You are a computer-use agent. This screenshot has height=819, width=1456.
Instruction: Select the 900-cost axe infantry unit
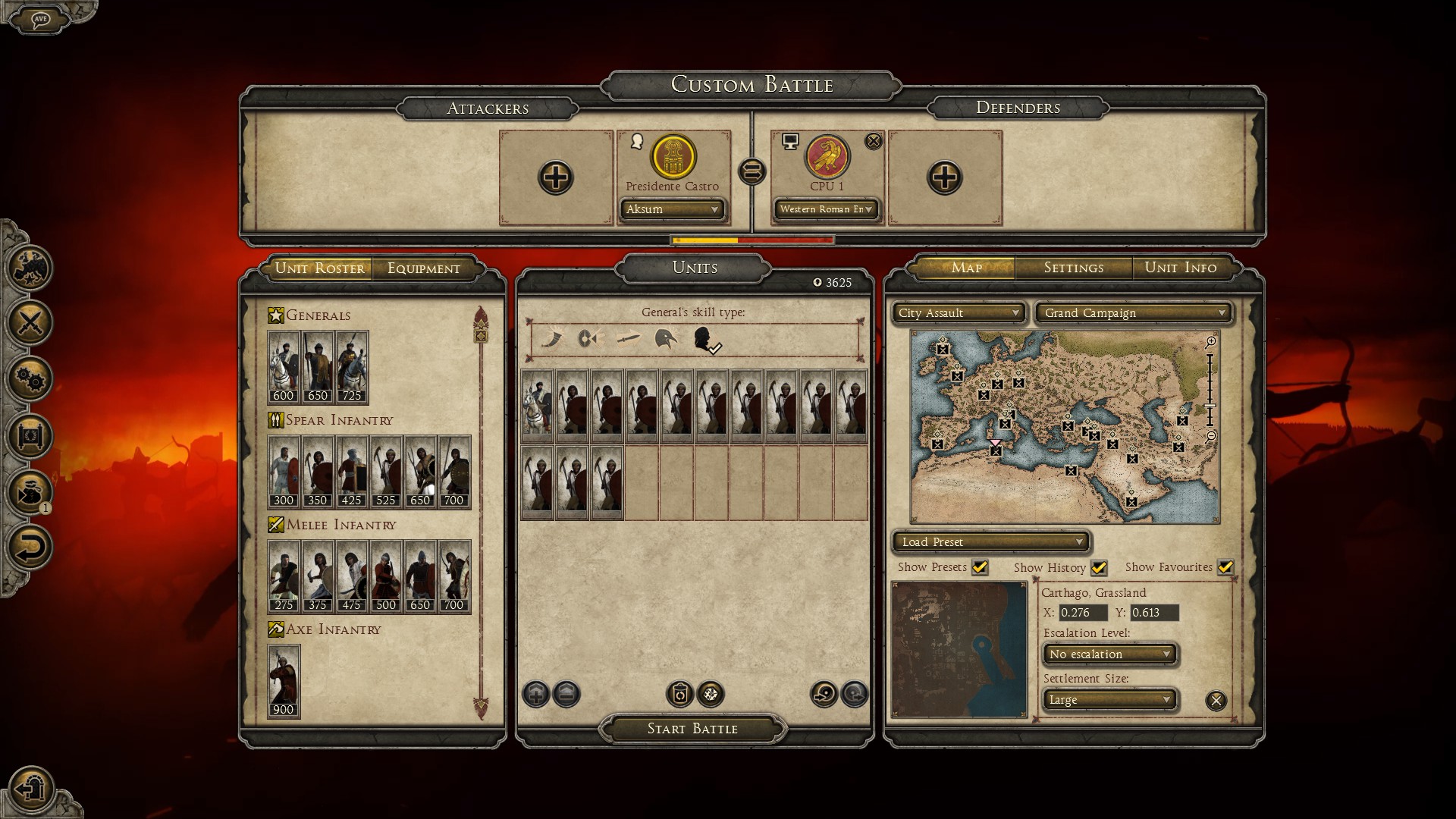click(284, 680)
